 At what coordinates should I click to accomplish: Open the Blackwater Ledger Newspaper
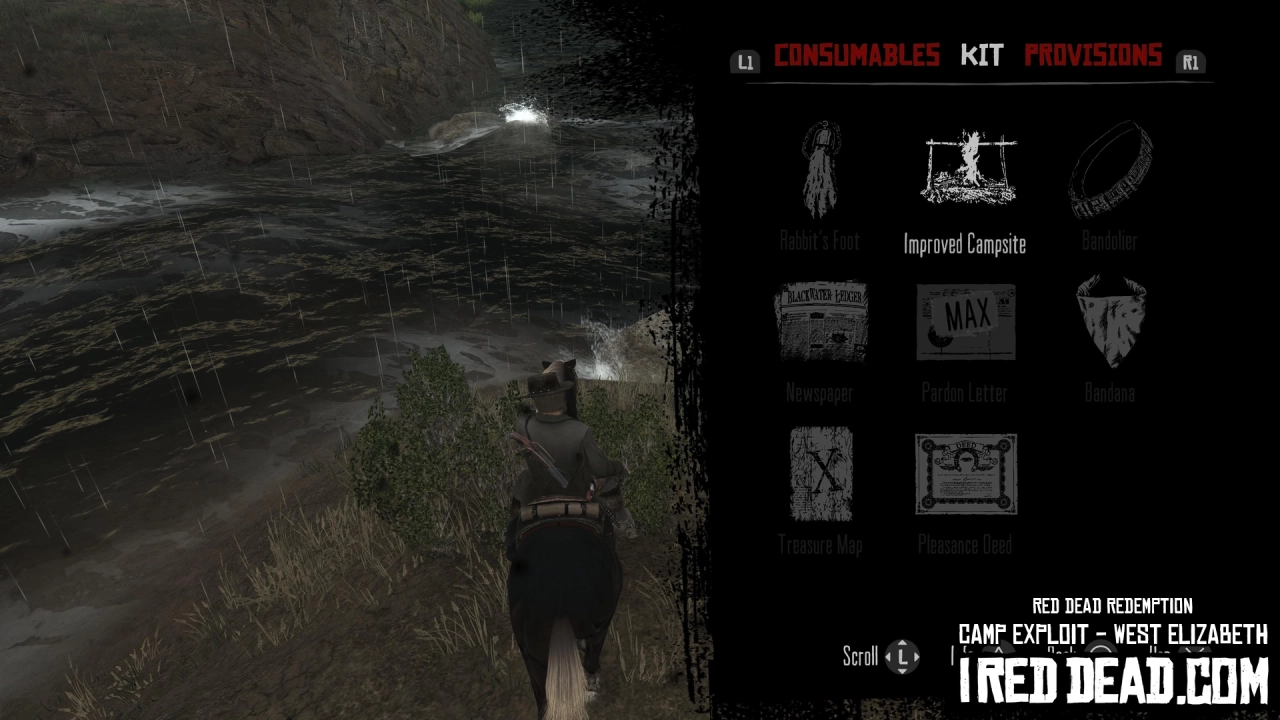click(x=820, y=320)
